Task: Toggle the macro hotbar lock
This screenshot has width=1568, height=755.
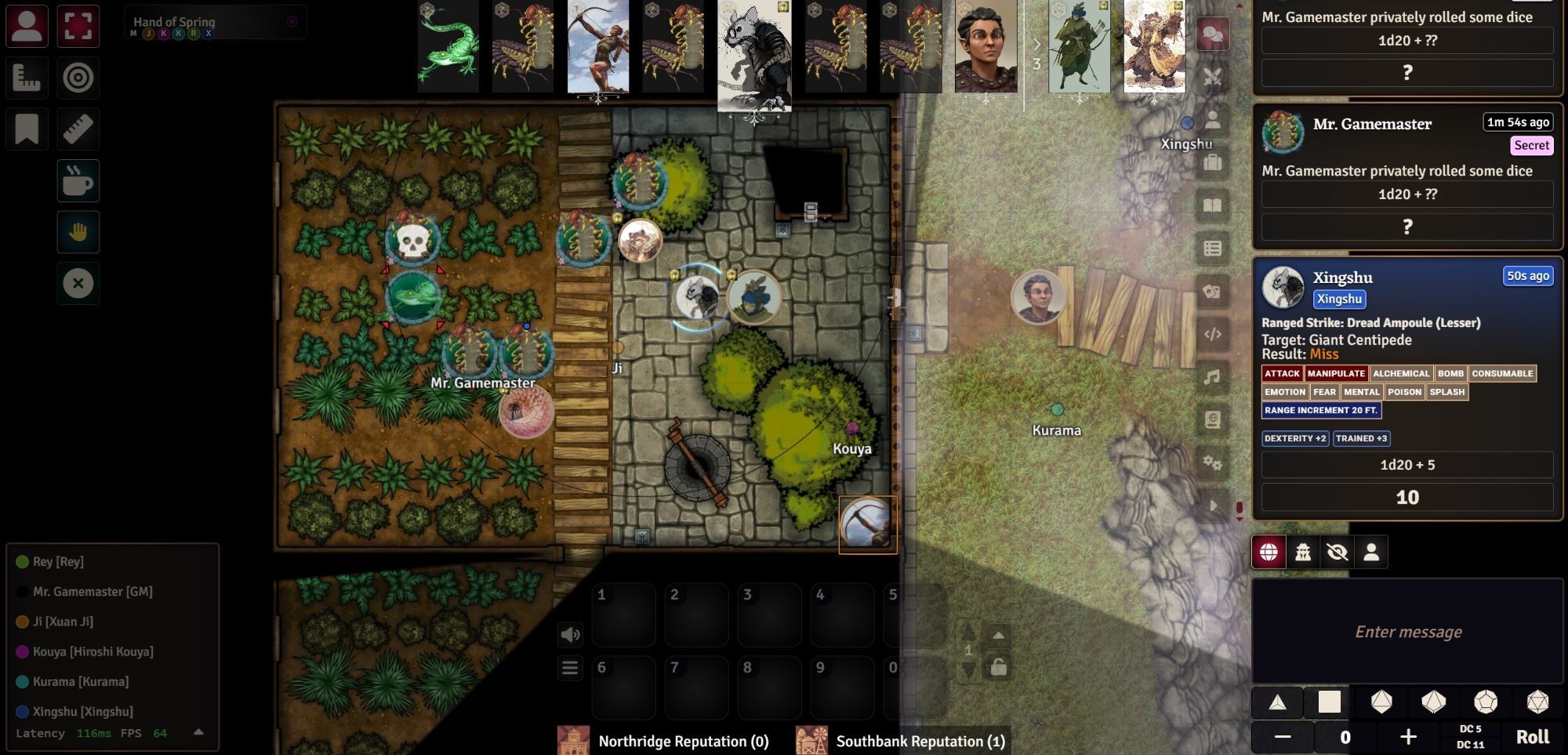Action: tap(998, 667)
